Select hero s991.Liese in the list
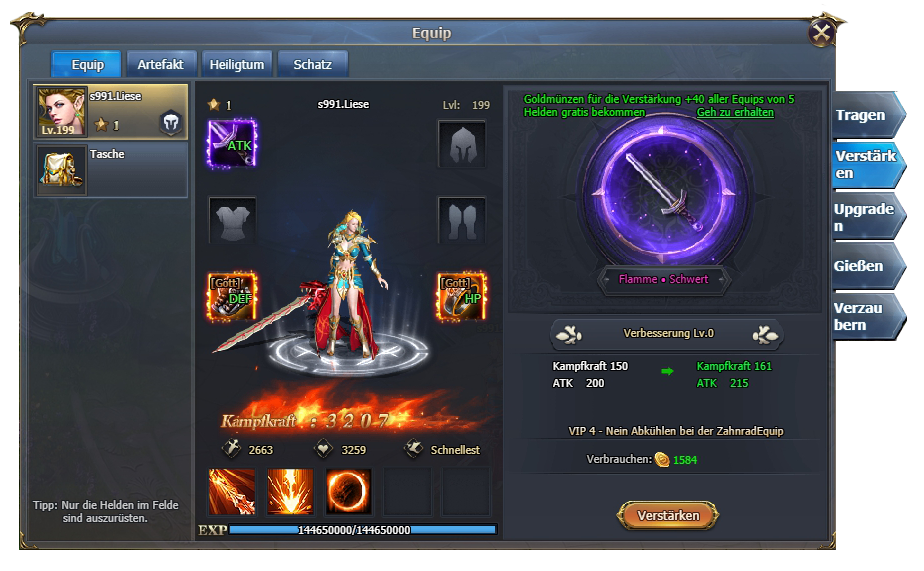The image size is (924, 571). pos(111,111)
